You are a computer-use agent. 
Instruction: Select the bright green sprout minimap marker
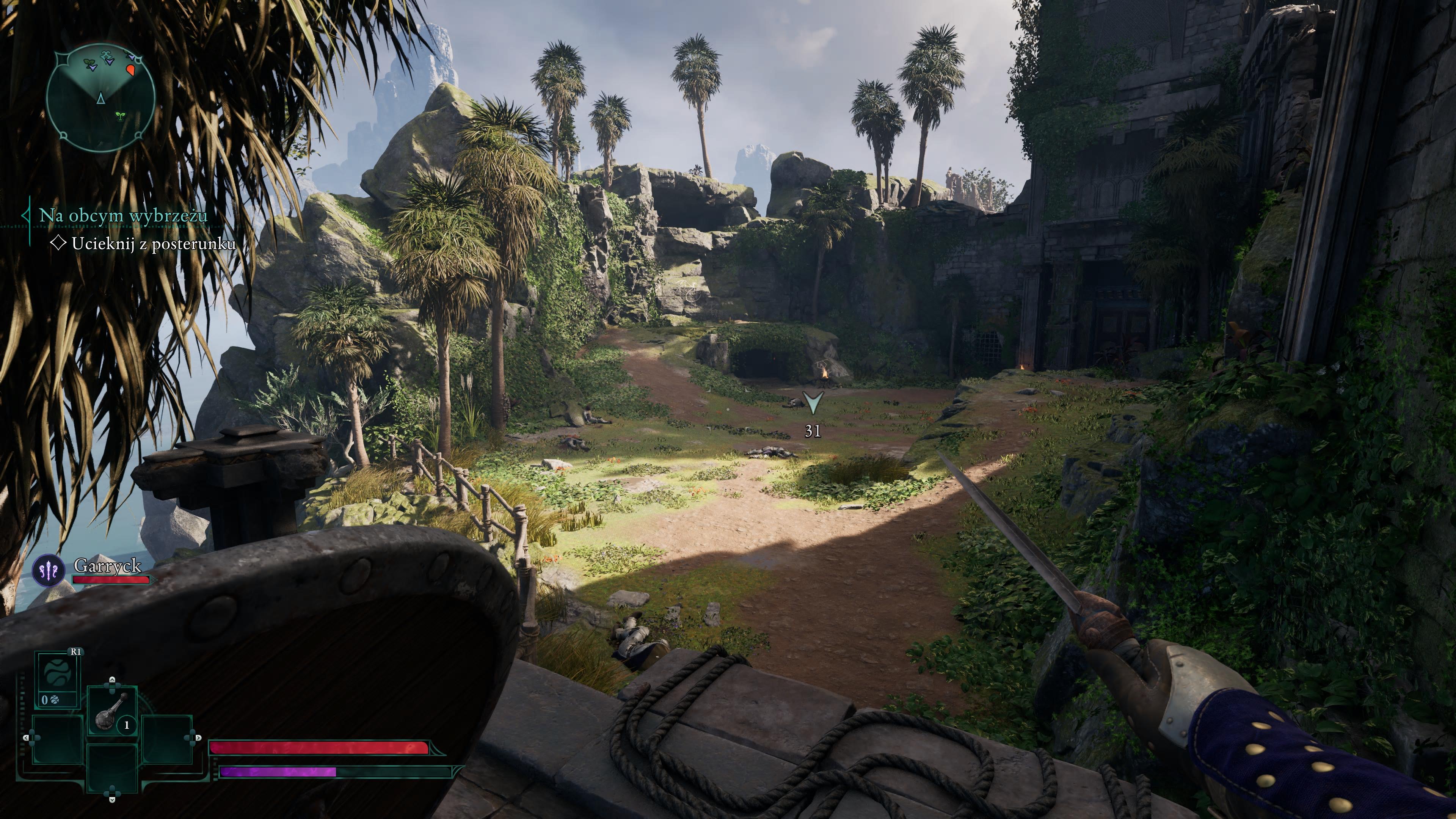[120, 116]
